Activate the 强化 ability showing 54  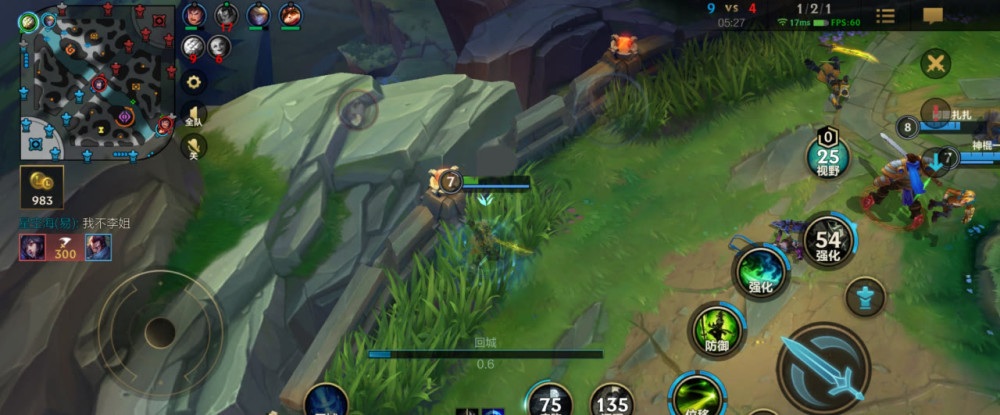tap(828, 241)
